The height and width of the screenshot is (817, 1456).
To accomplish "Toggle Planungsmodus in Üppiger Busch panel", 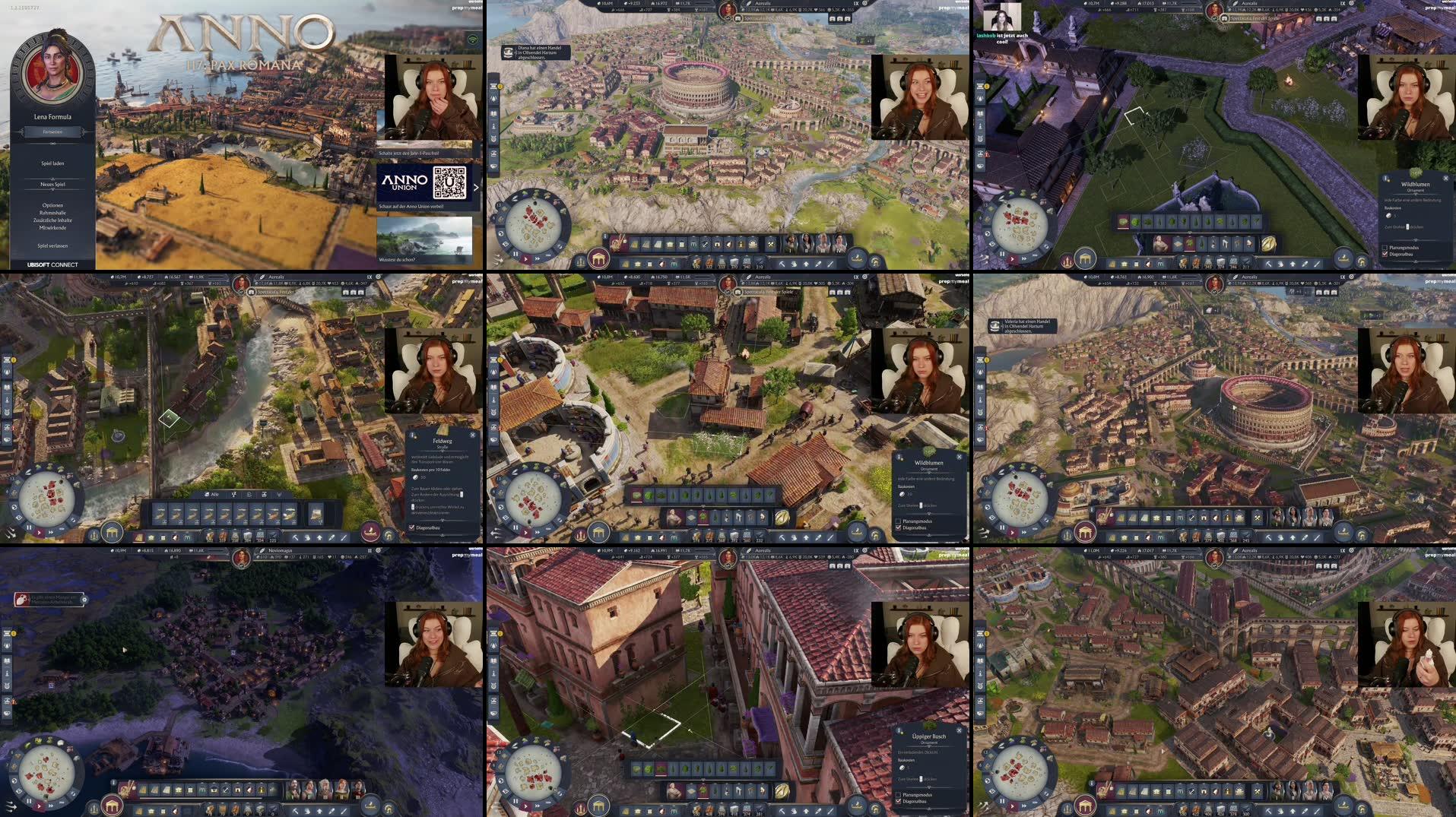I will [899, 795].
